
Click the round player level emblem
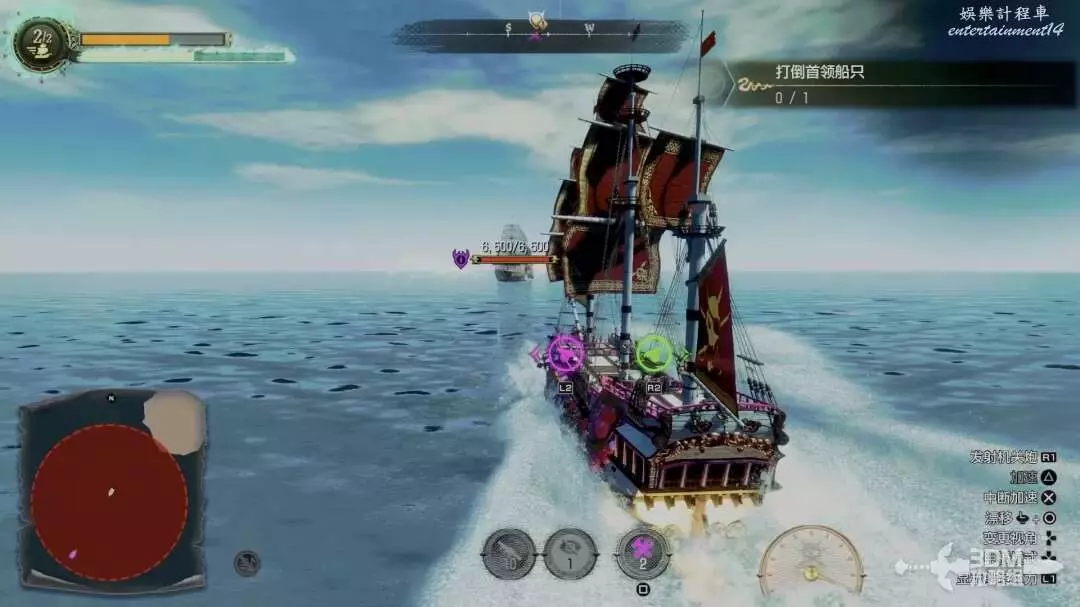(42, 44)
